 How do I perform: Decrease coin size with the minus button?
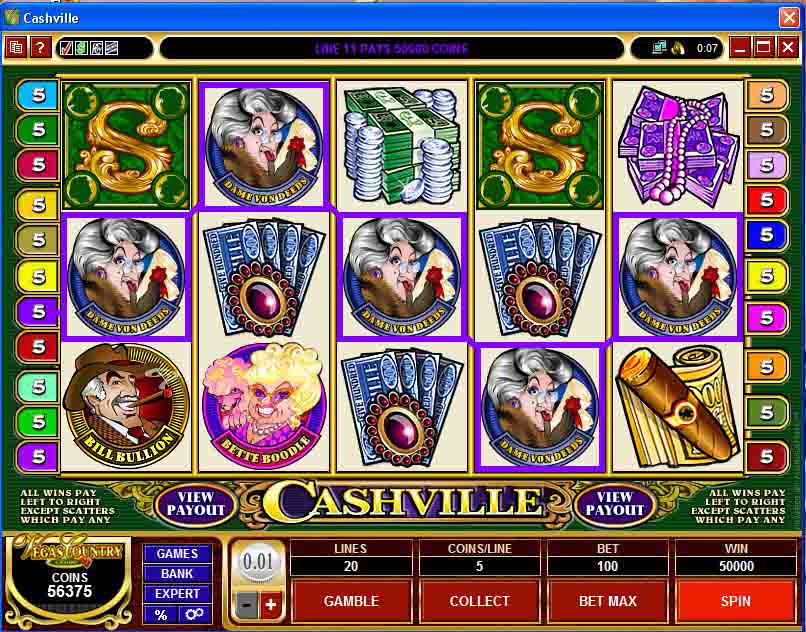[246, 604]
